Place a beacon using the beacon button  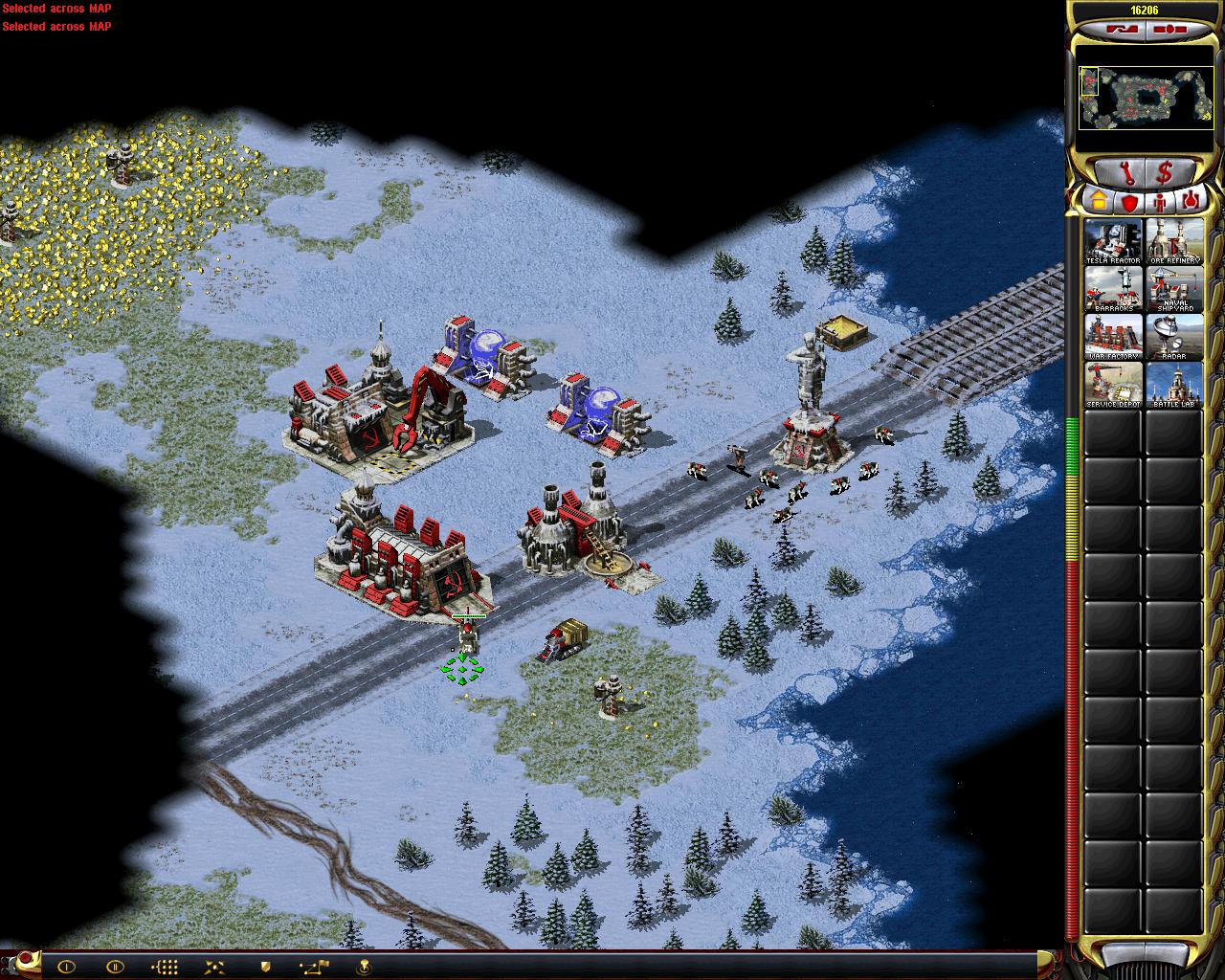pyautogui.click(x=364, y=967)
